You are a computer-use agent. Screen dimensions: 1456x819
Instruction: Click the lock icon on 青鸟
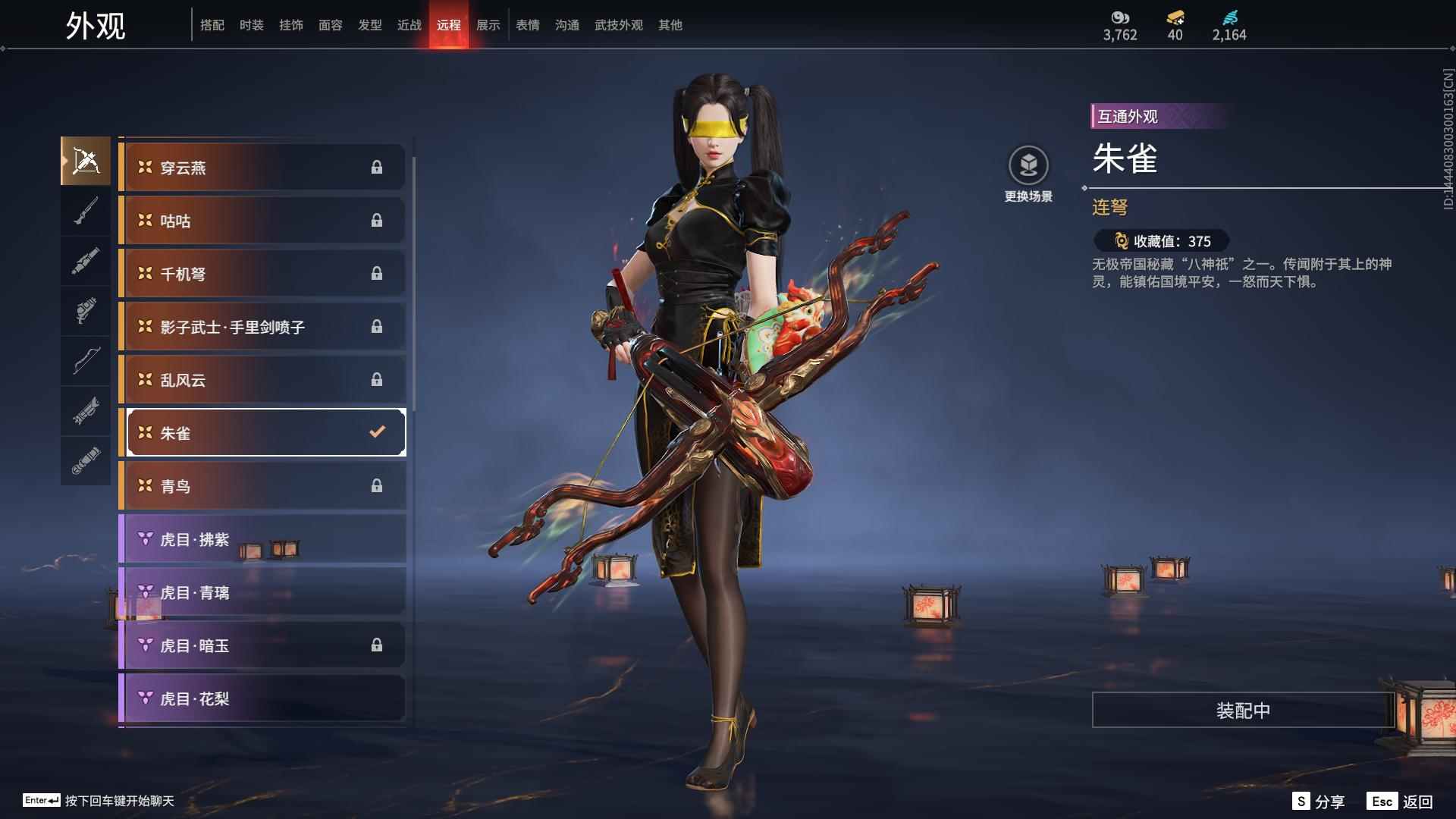(x=378, y=485)
